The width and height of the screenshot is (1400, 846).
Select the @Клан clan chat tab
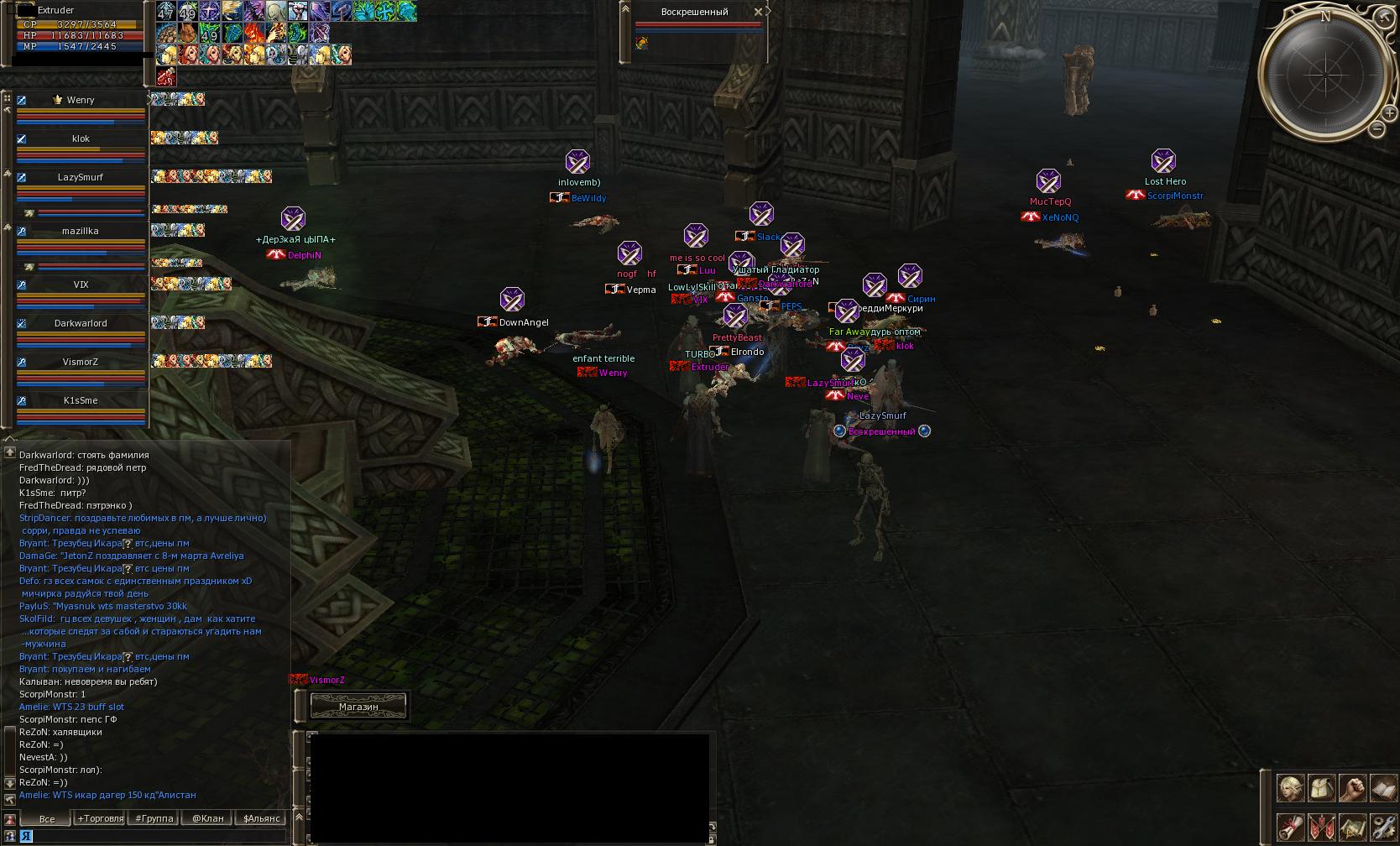pos(207,818)
